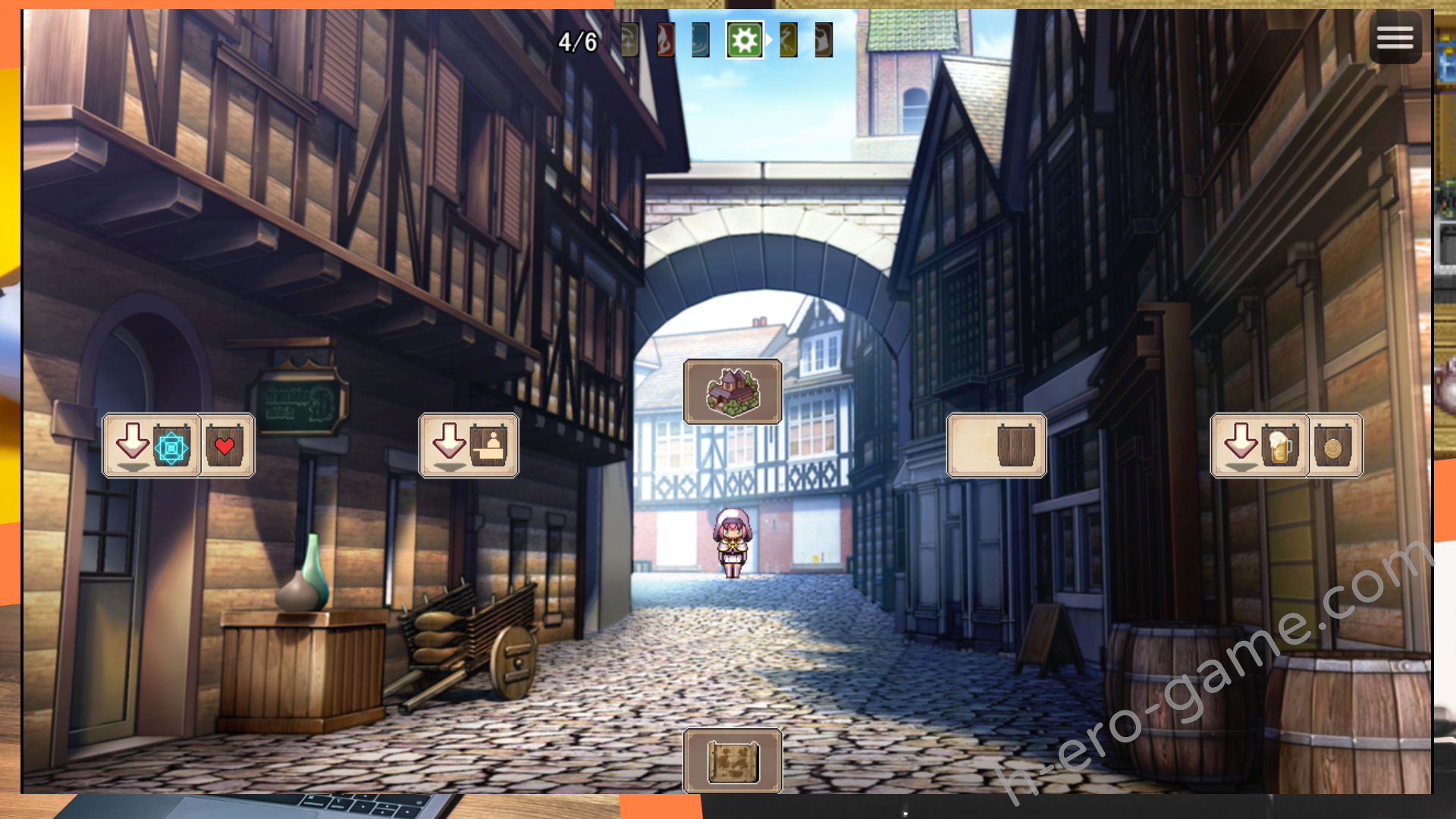The width and height of the screenshot is (1456, 819).
Task: Select the yellow tree branch icon
Action: [789, 40]
